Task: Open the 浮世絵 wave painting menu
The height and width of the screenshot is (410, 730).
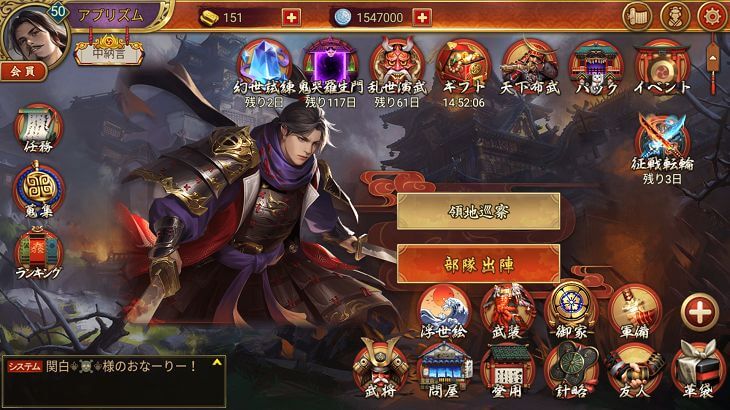Action: (x=444, y=309)
